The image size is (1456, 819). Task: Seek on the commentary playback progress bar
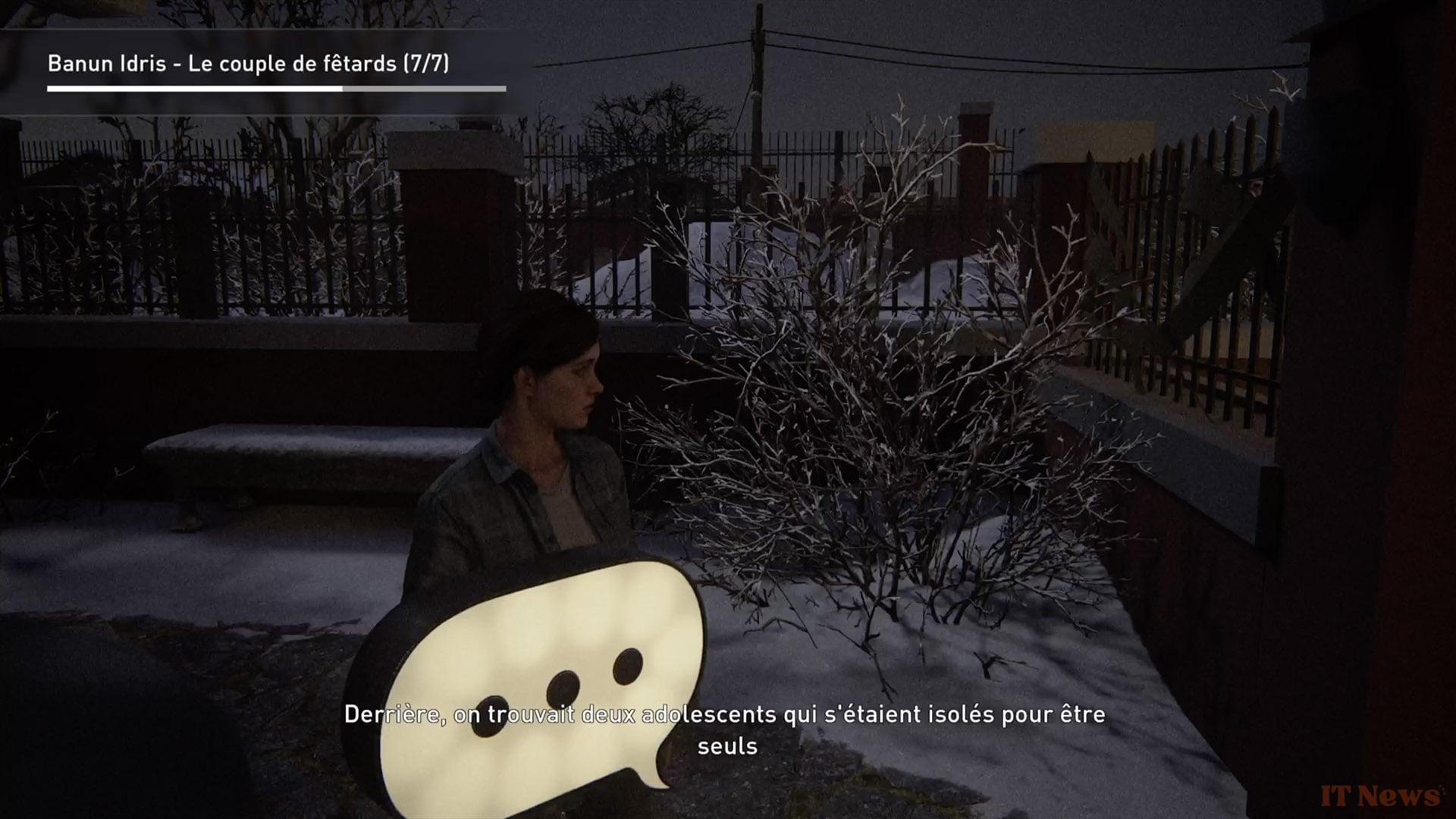pos(276,89)
